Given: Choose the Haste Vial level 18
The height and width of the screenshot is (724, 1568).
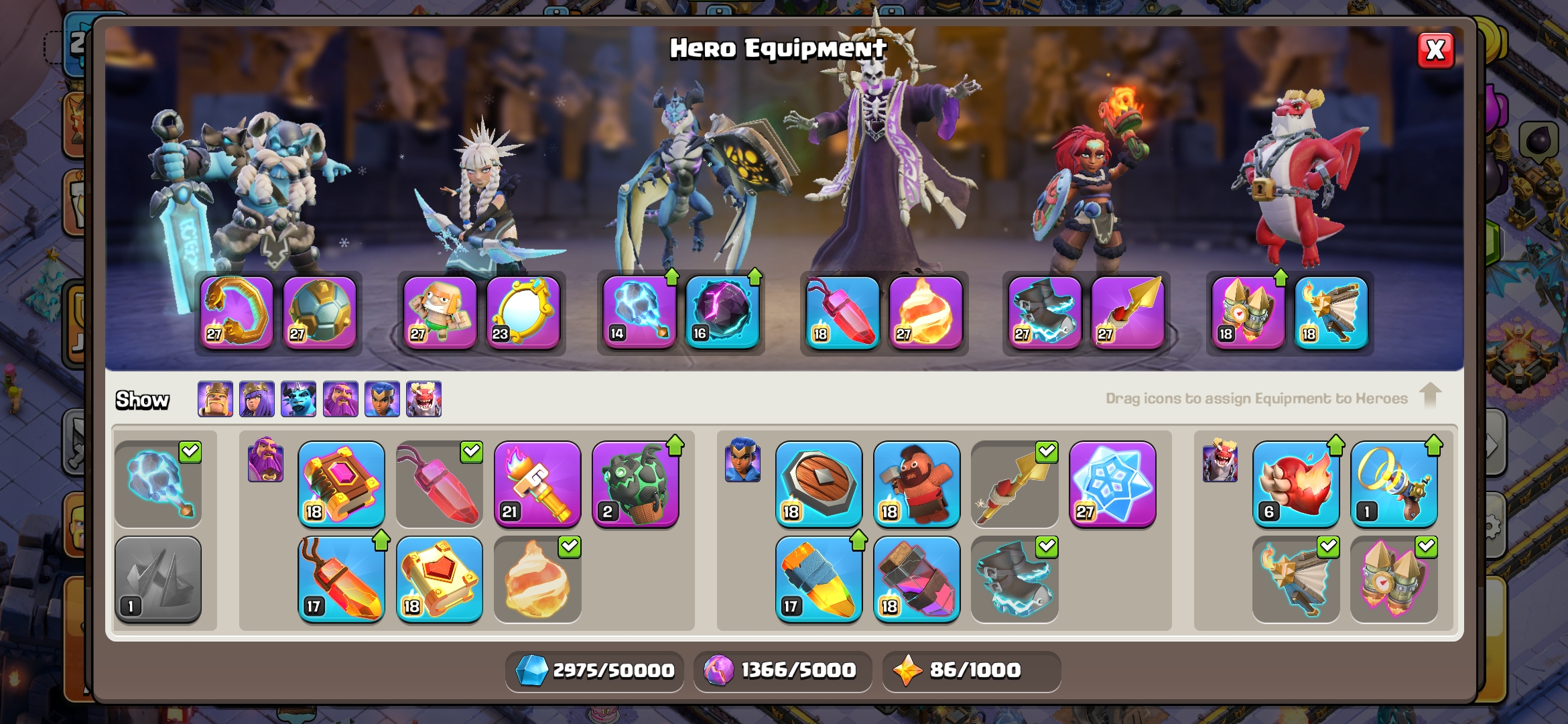Looking at the screenshot, I should coord(916,579).
